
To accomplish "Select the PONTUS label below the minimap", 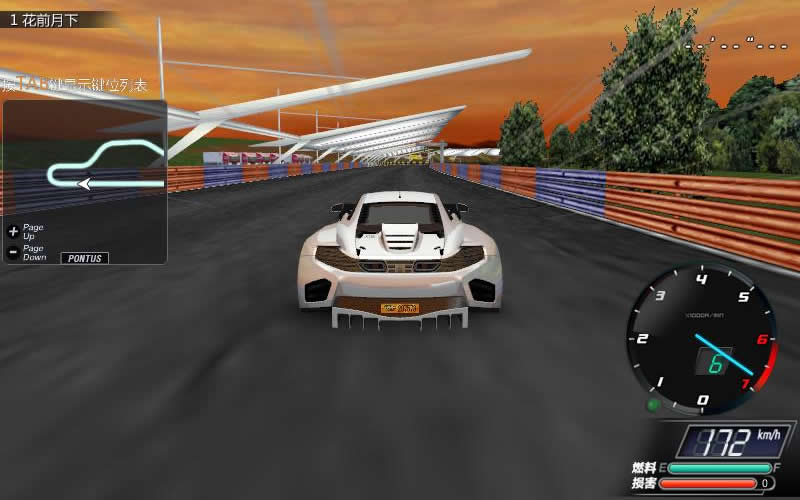I will coord(85,258).
